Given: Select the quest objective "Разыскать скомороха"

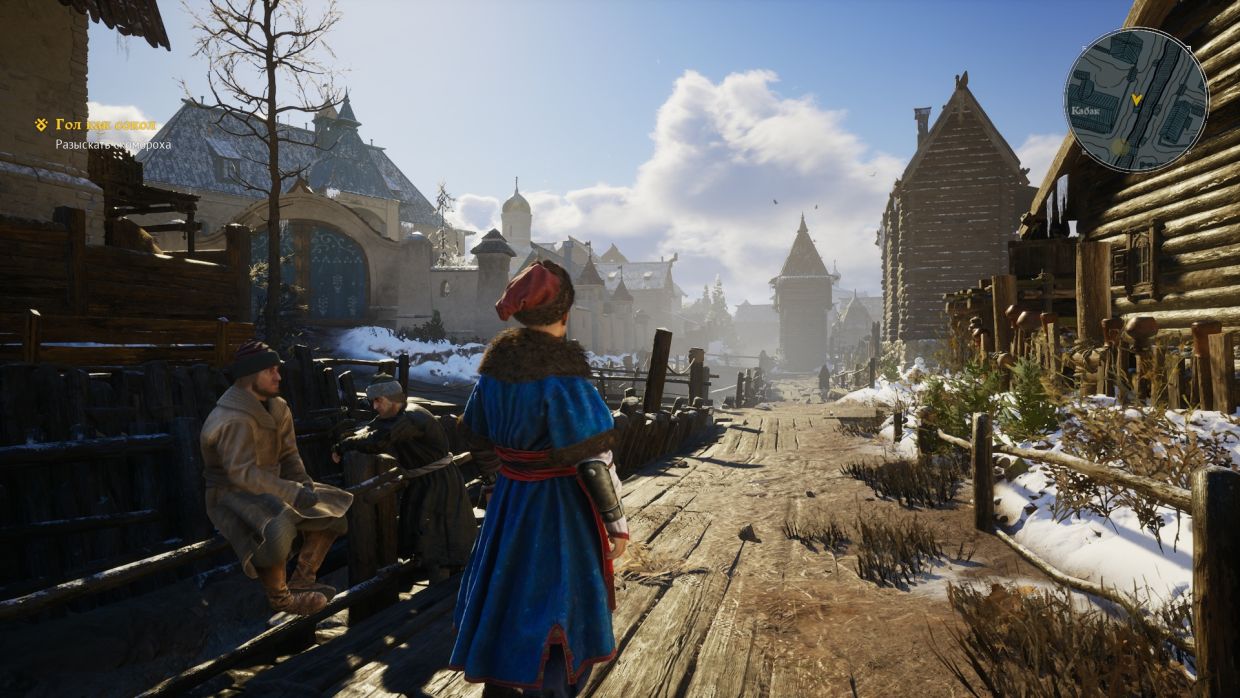Looking at the screenshot, I should (x=113, y=145).
